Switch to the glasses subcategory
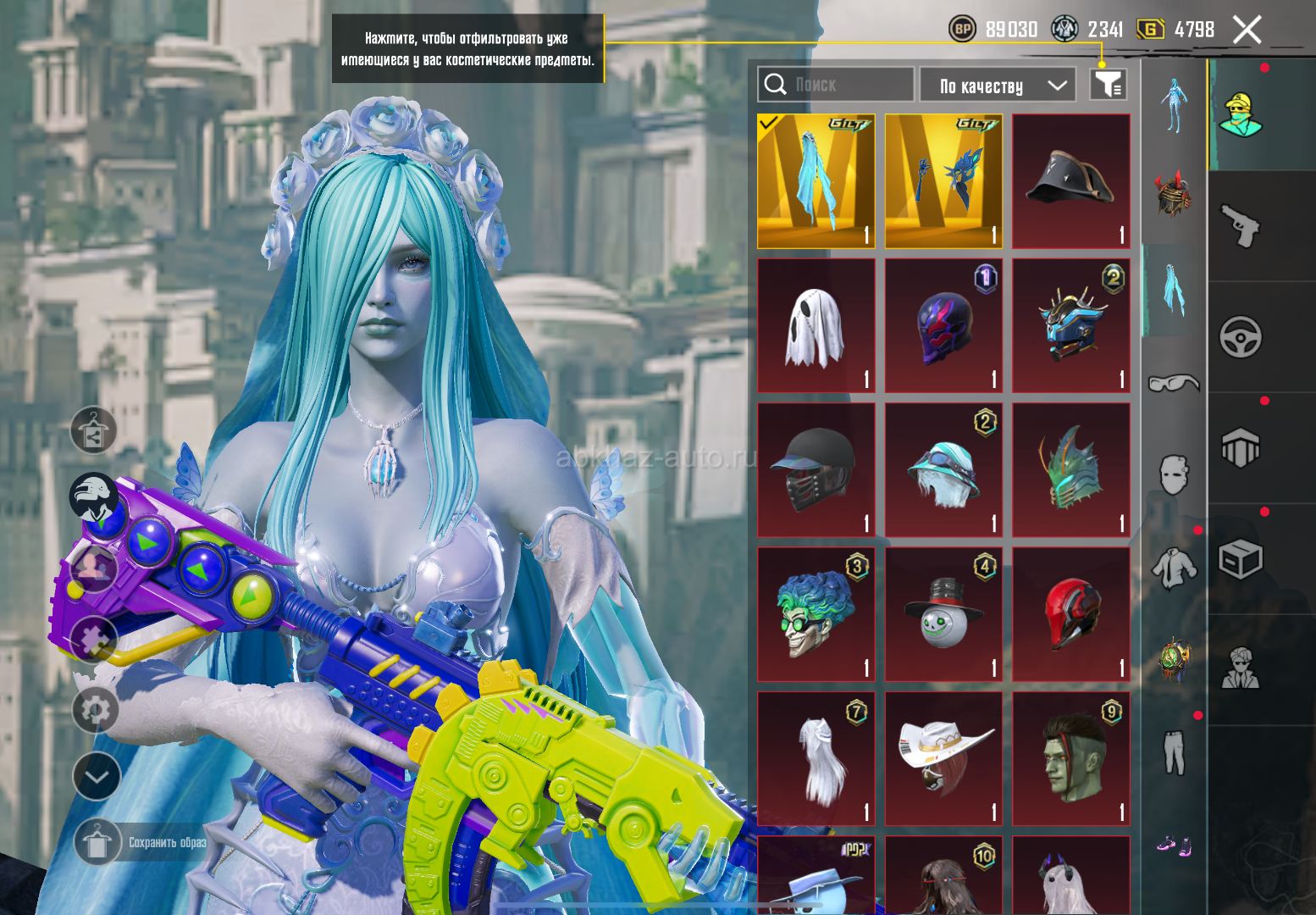 pos(1174,383)
